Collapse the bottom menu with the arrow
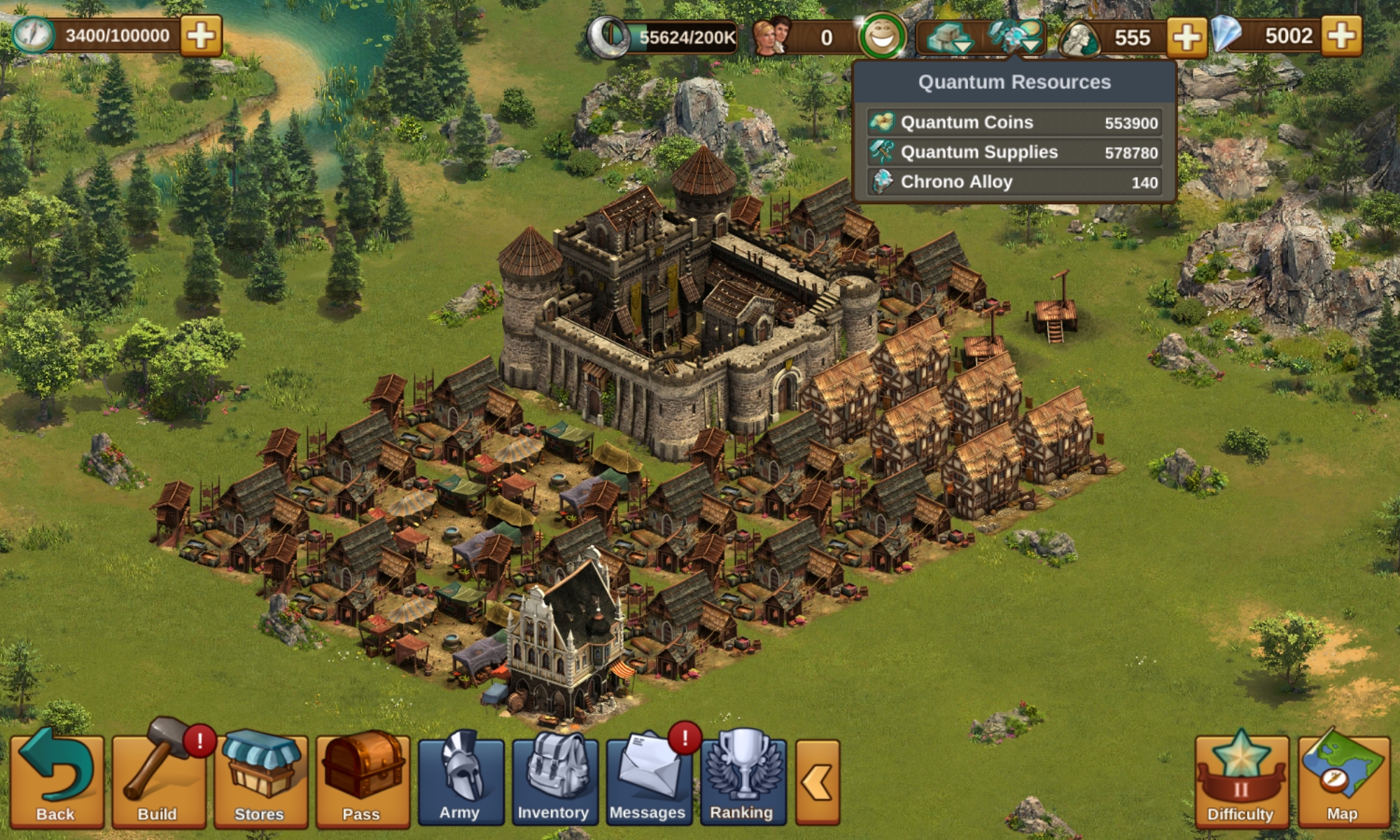 coord(818,782)
